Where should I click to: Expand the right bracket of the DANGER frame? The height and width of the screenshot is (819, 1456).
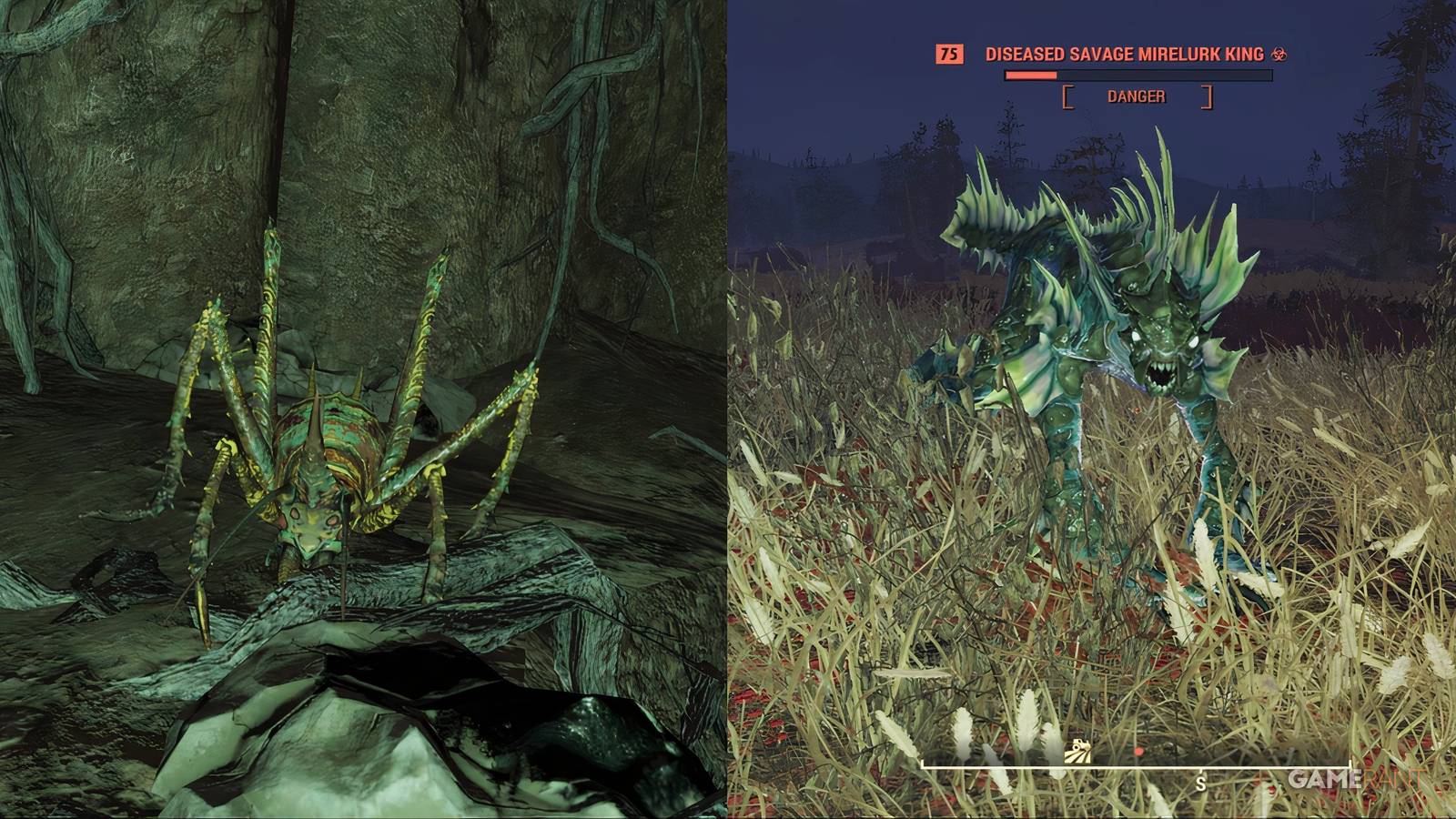tap(1207, 96)
